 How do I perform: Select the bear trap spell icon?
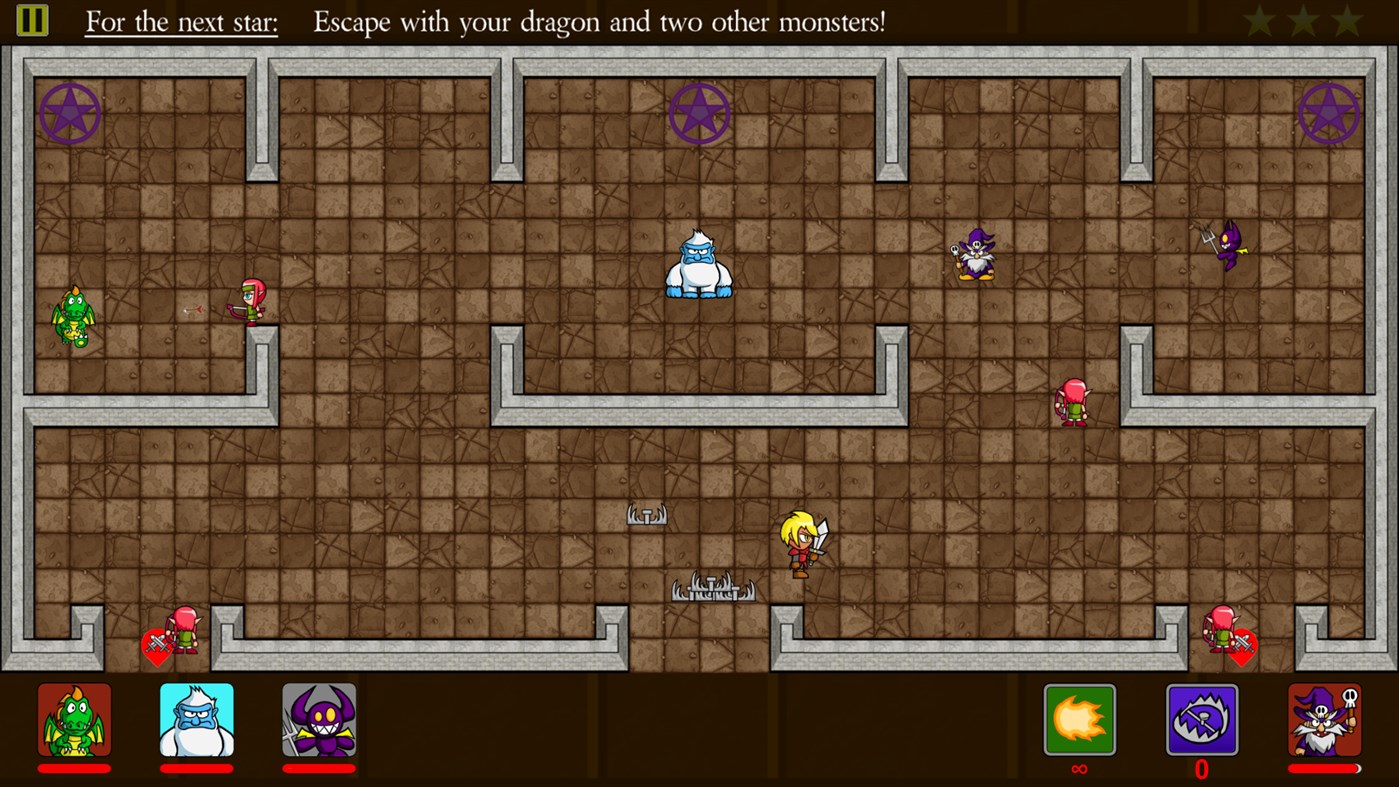coord(1203,720)
